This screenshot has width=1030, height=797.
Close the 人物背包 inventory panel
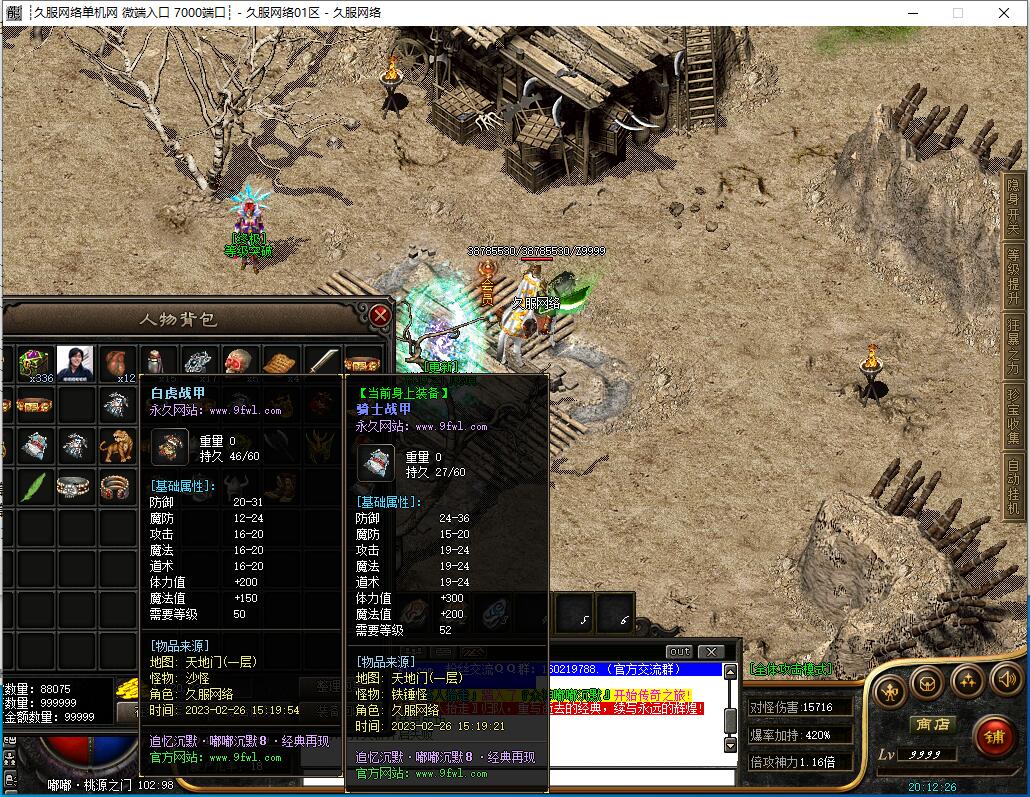click(380, 315)
